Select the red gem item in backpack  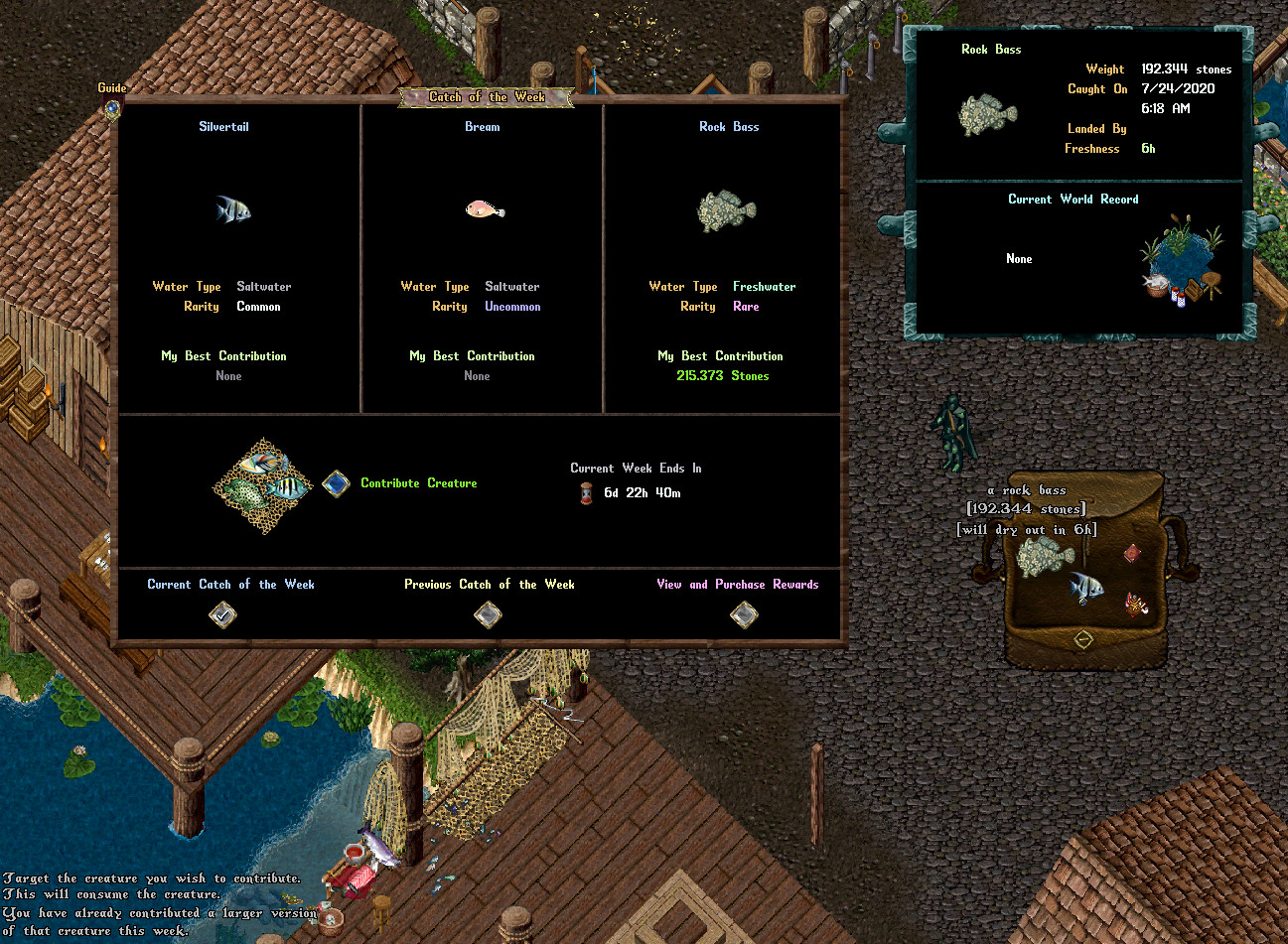click(x=1132, y=553)
